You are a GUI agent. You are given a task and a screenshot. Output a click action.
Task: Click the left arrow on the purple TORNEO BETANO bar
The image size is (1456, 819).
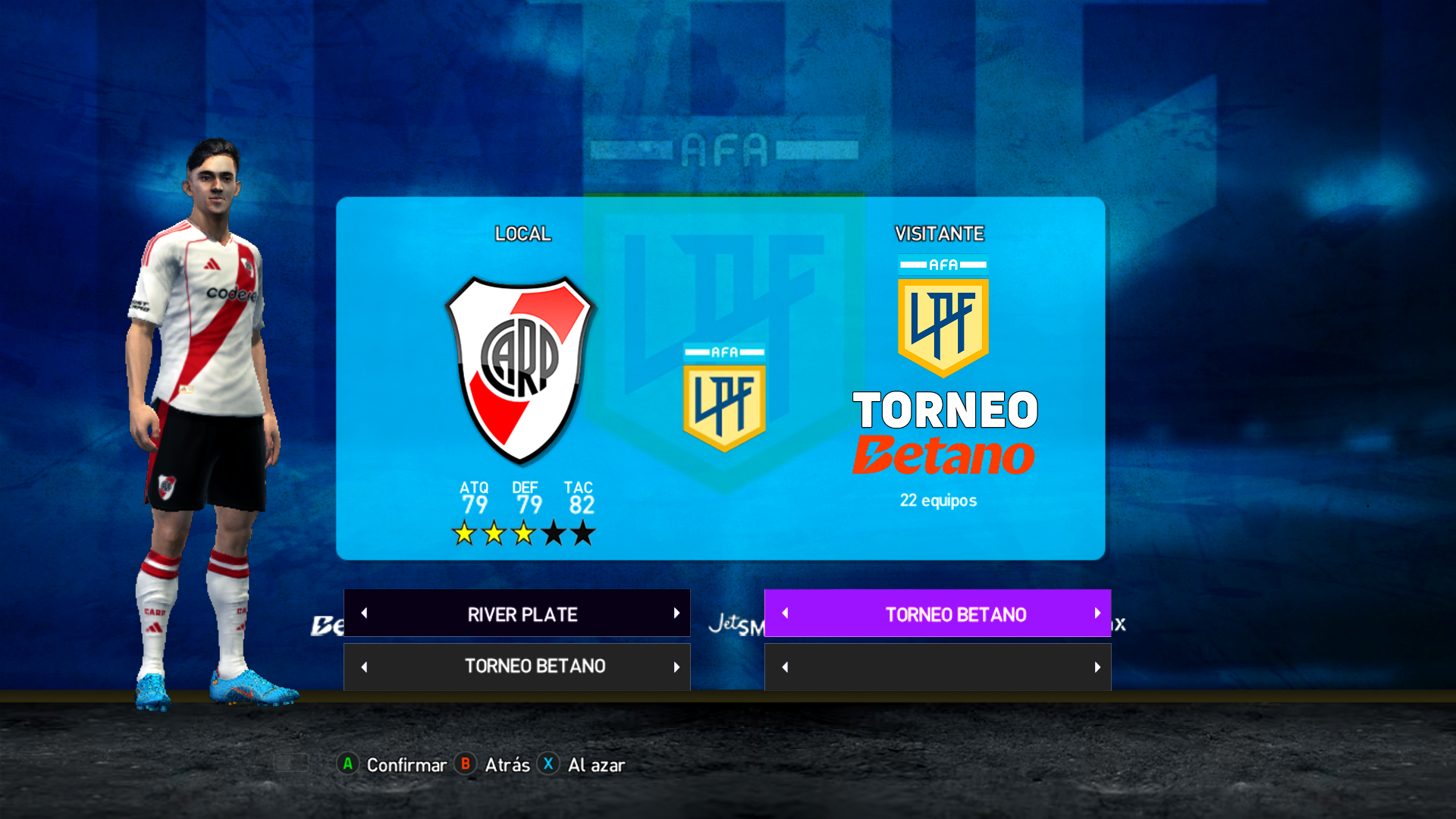tap(785, 613)
